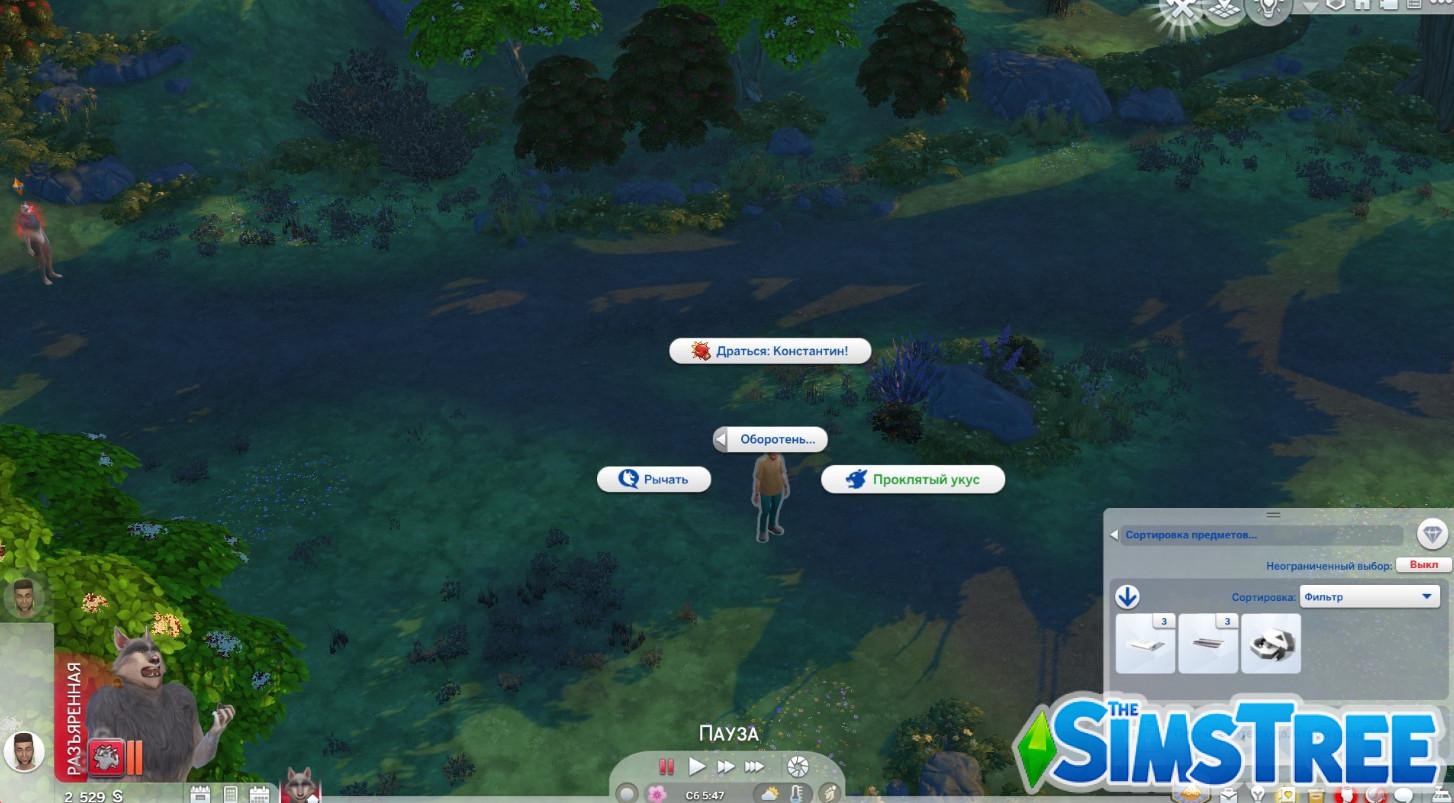The image size is (1454, 803).
Task: Select the terrain grid tool icon top-right
Action: (x=1223, y=8)
